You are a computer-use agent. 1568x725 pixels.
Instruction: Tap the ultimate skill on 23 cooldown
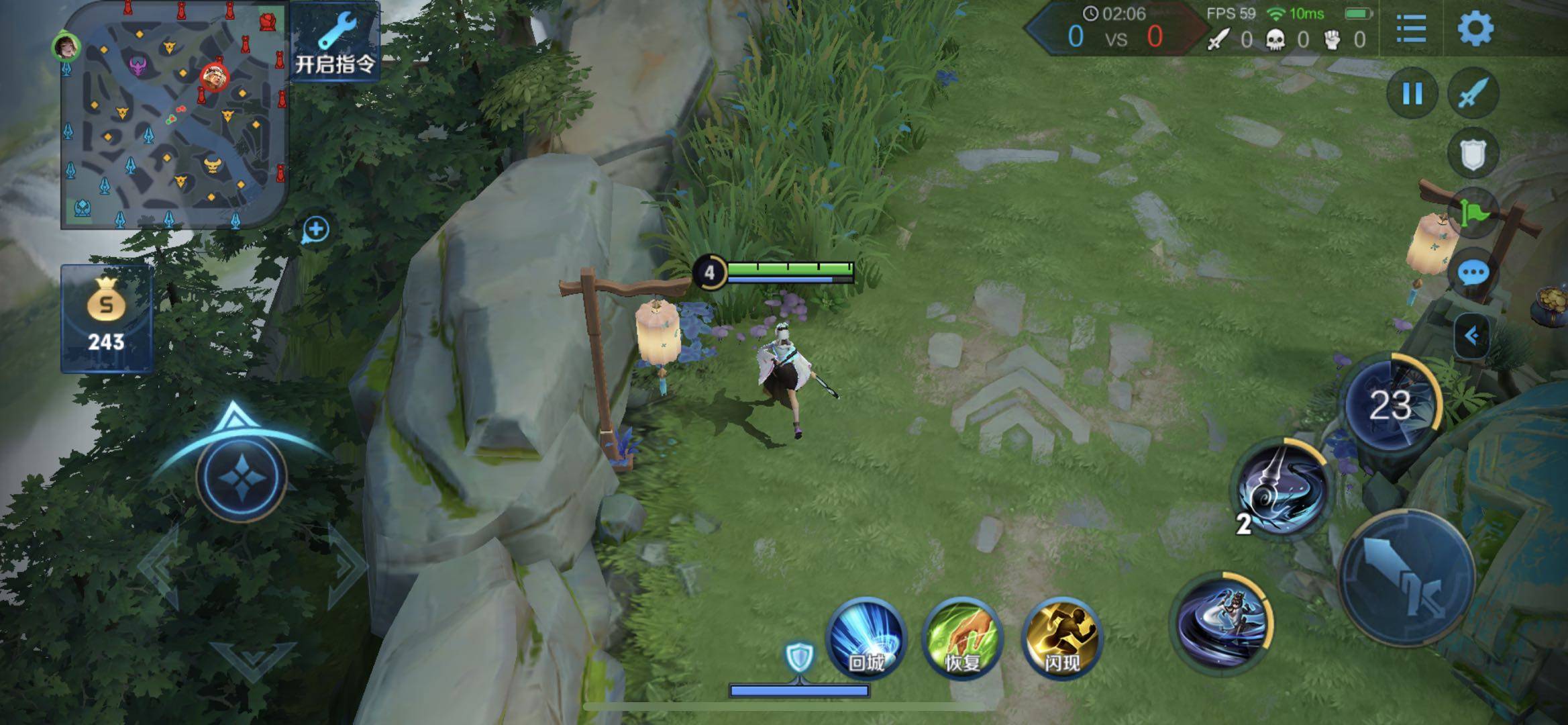coord(1391,403)
